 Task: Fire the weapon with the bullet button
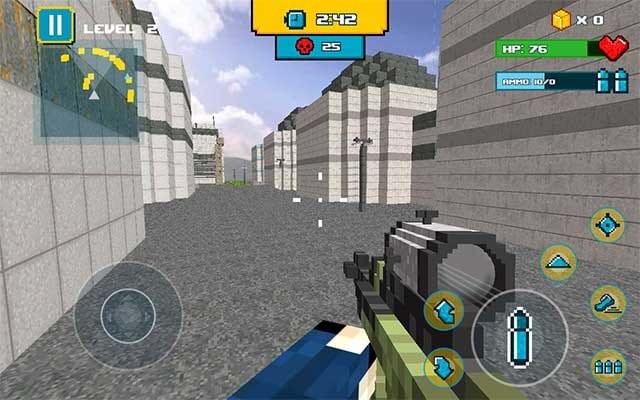point(519,337)
